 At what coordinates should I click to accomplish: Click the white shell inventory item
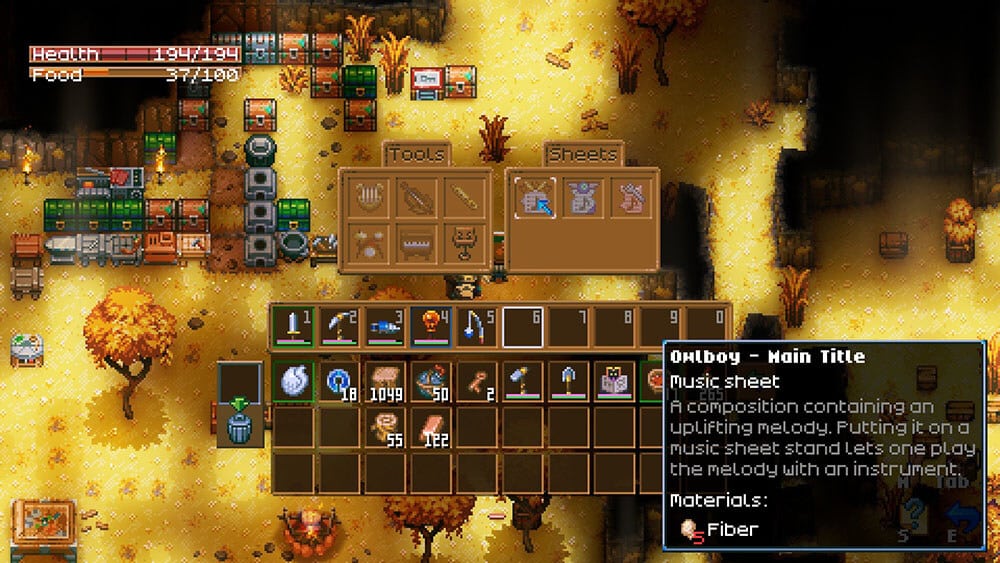(x=293, y=381)
